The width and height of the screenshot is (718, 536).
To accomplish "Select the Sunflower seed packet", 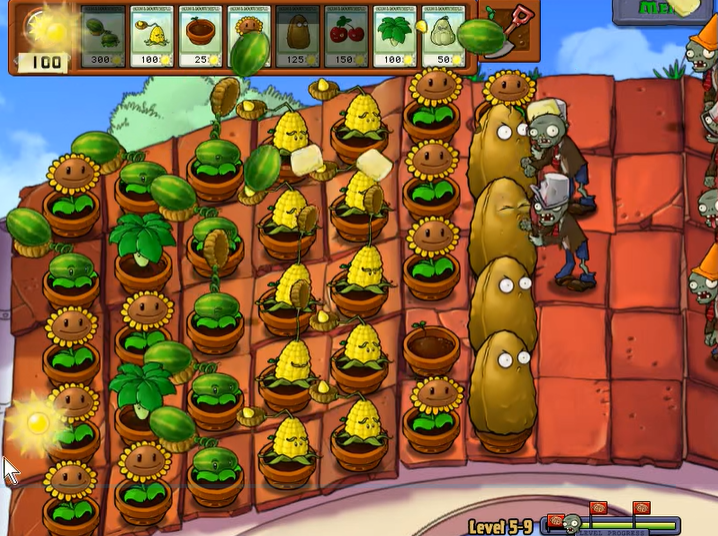I will (250, 38).
